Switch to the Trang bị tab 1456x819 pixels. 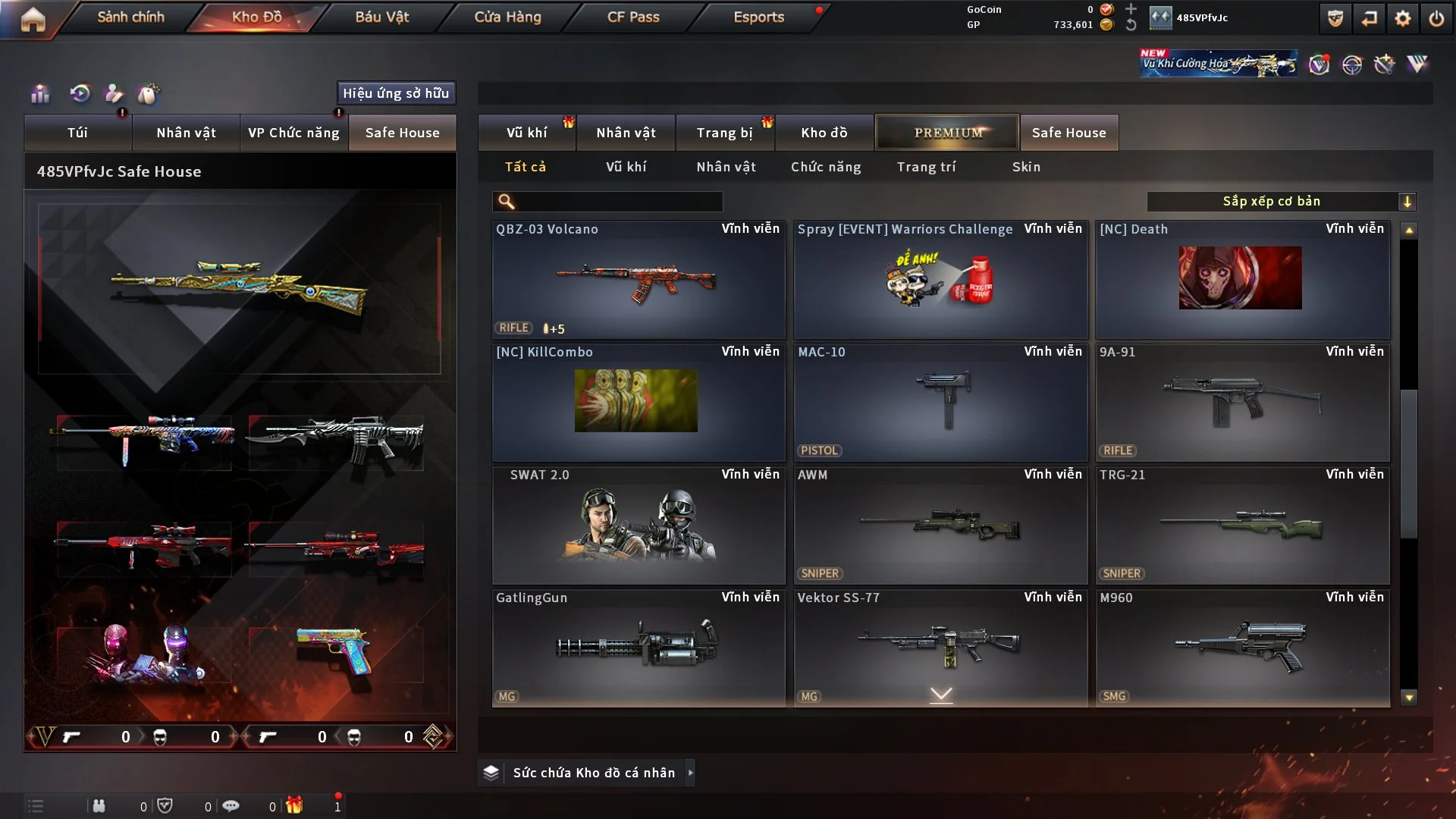[724, 133]
